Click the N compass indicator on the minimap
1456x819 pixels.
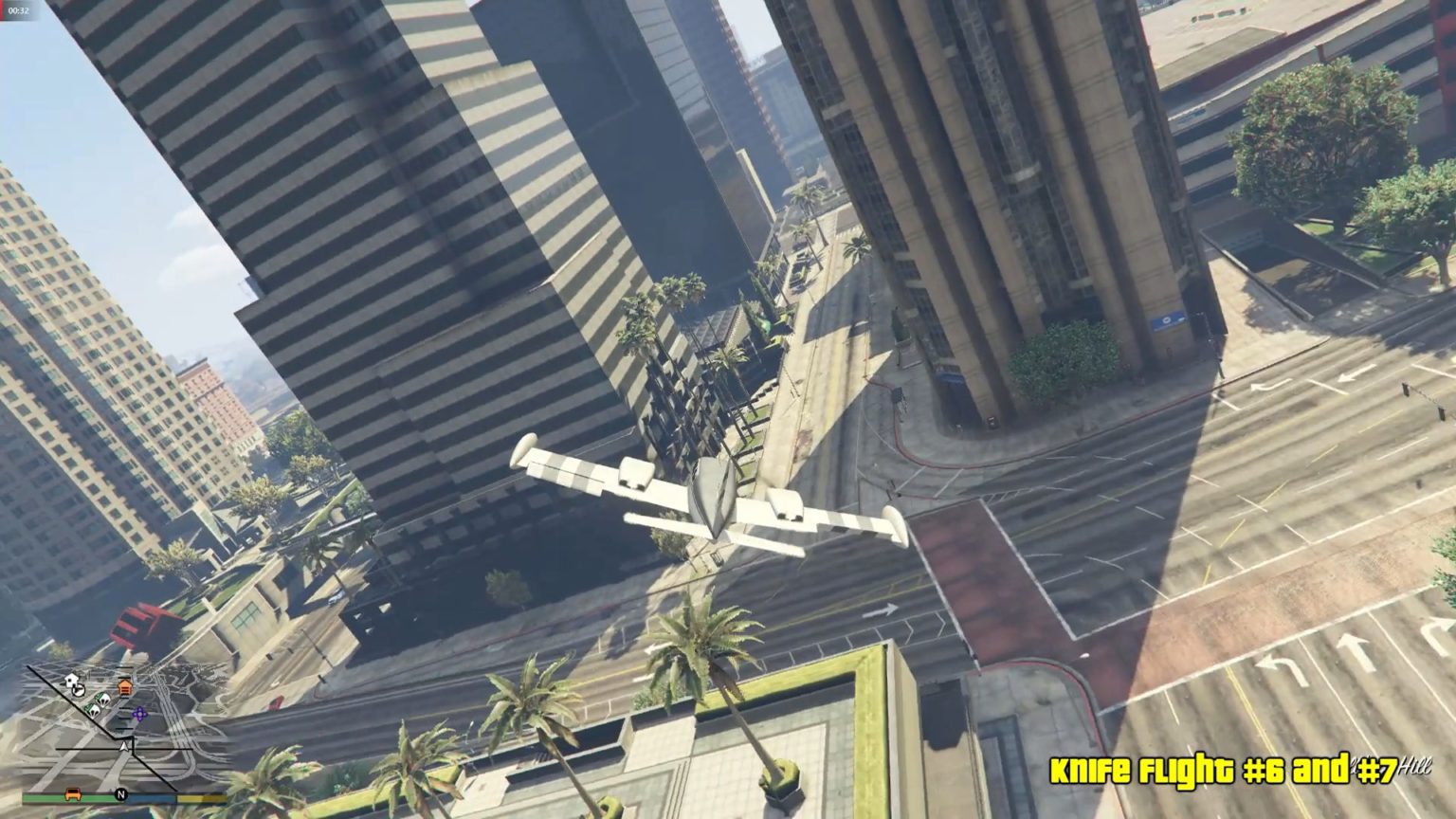coord(122,793)
